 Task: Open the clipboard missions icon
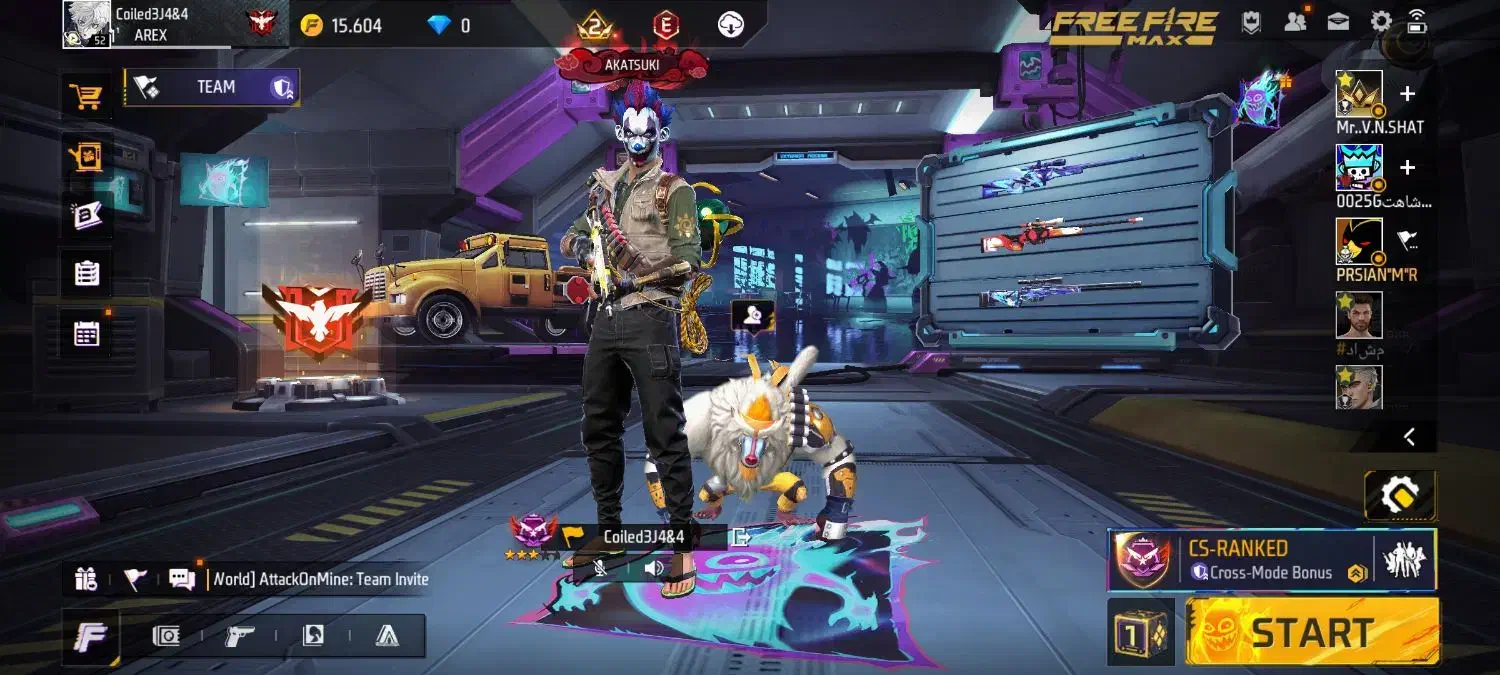click(x=87, y=273)
